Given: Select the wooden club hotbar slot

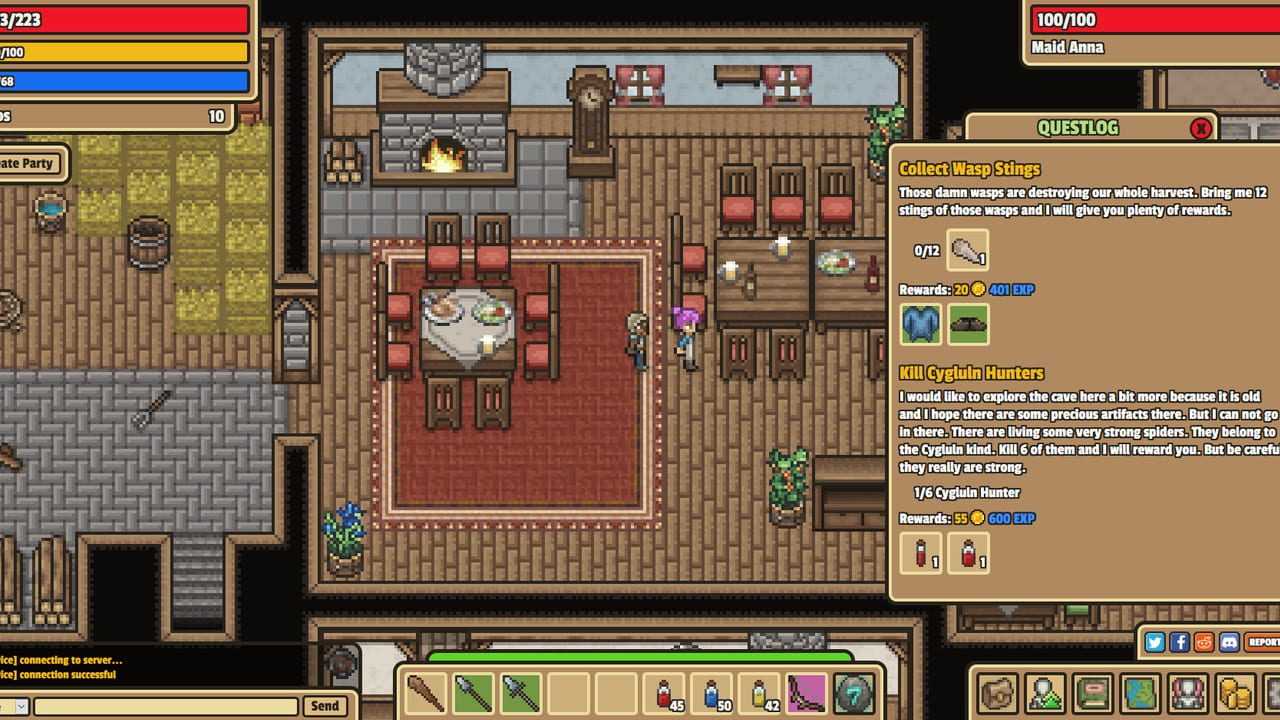Looking at the screenshot, I should [x=425, y=693].
